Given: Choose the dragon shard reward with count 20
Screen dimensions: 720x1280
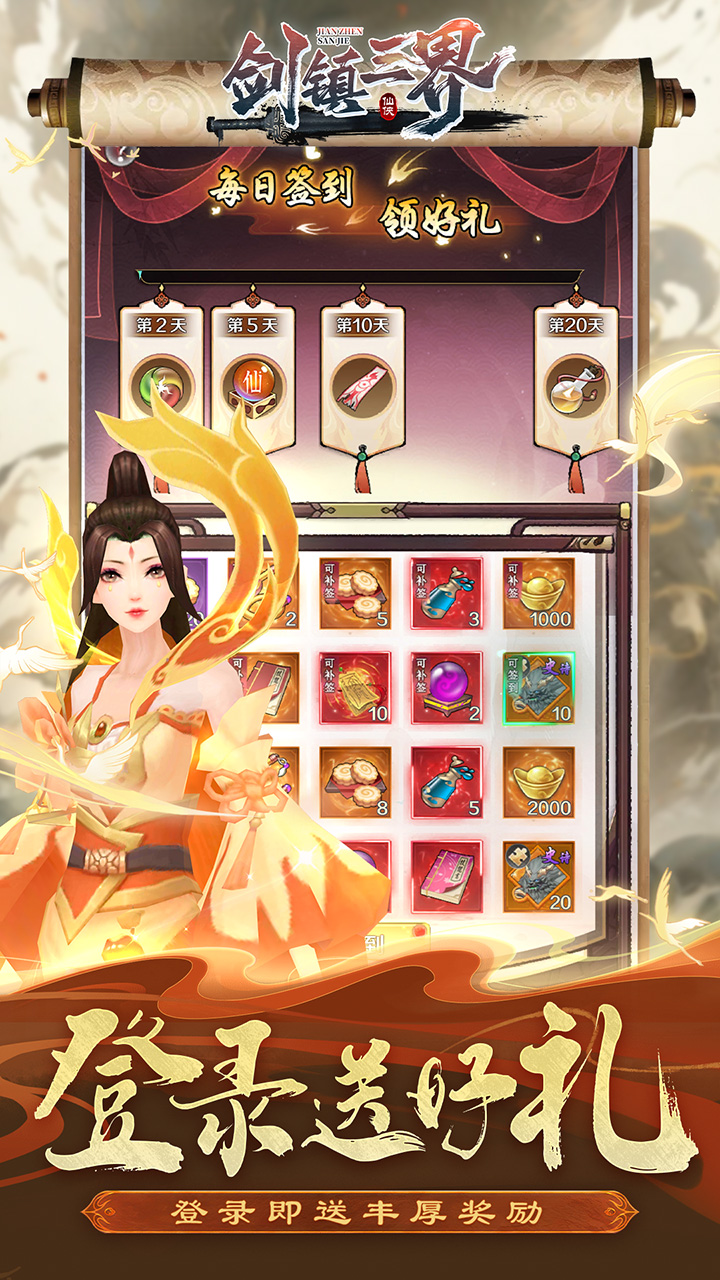Looking at the screenshot, I should click(538, 876).
